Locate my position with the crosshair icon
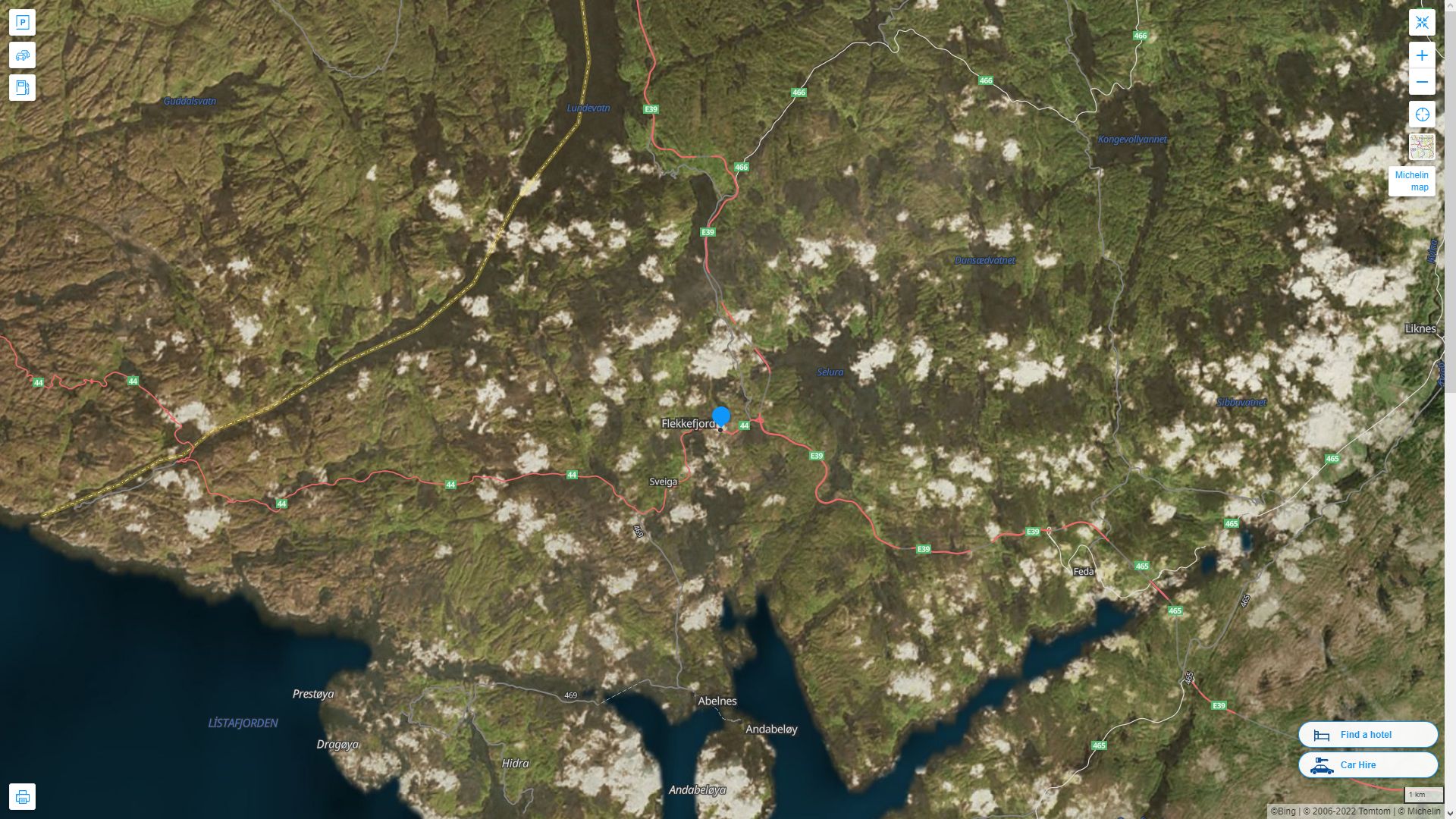 [1423, 115]
